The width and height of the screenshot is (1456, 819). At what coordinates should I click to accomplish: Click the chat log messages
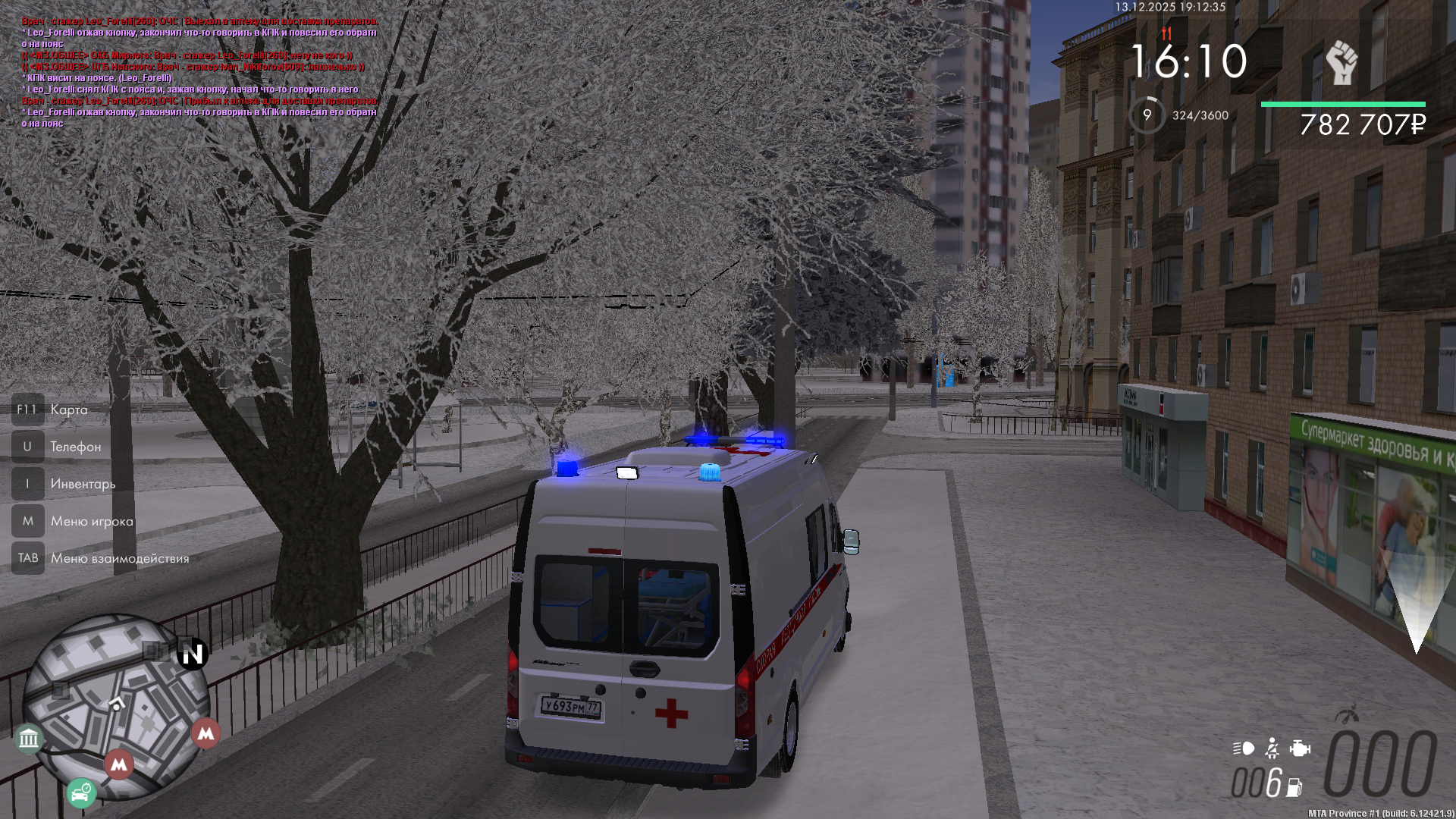(199, 72)
